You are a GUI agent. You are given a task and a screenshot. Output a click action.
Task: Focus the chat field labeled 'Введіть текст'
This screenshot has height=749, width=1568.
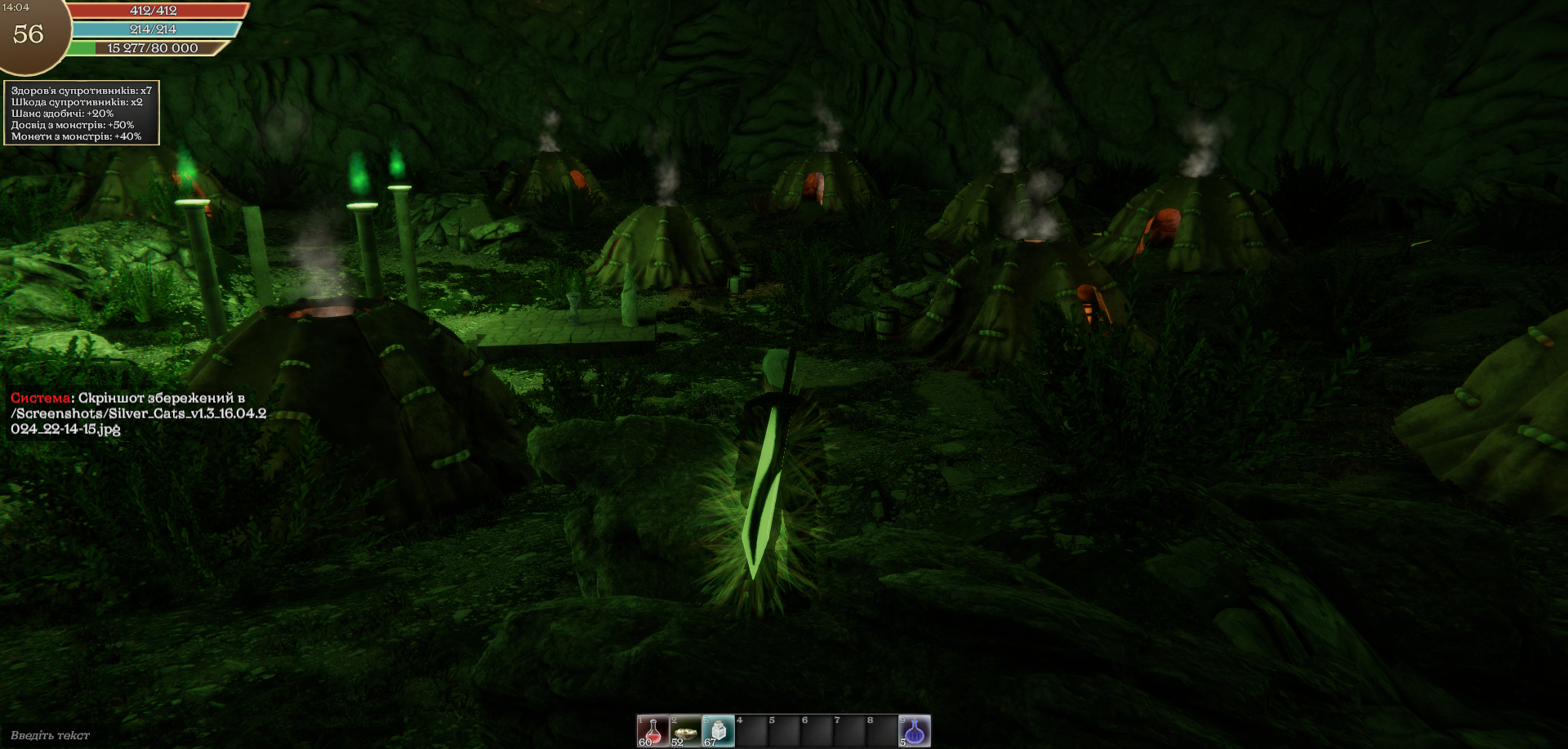tap(51, 735)
